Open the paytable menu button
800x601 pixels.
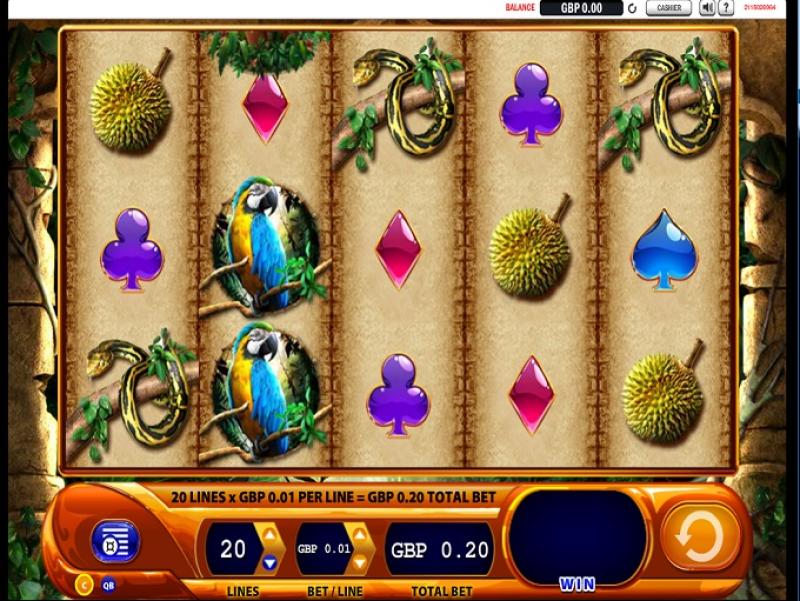coord(114,542)
